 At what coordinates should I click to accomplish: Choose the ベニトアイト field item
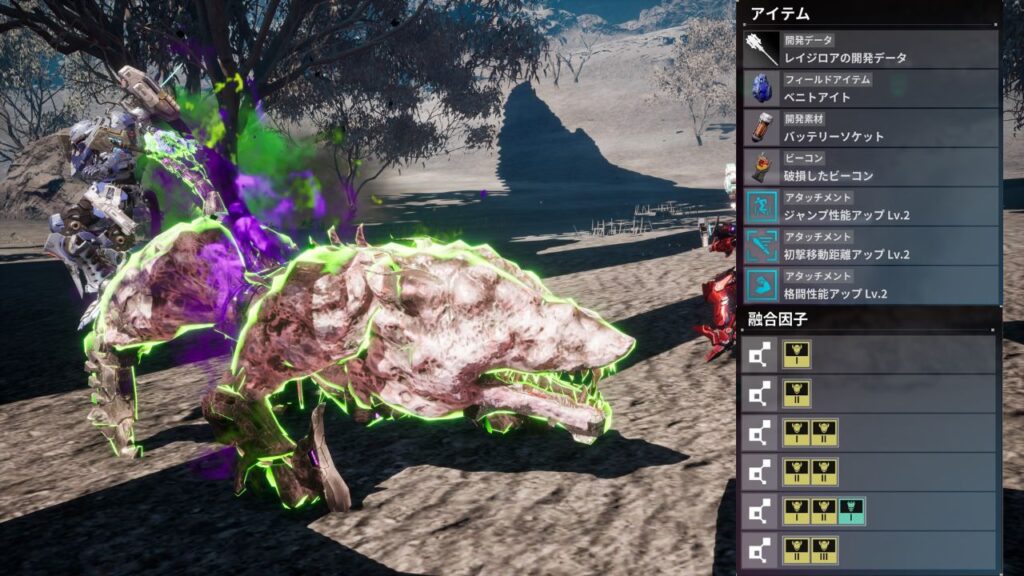pos(870,89)
